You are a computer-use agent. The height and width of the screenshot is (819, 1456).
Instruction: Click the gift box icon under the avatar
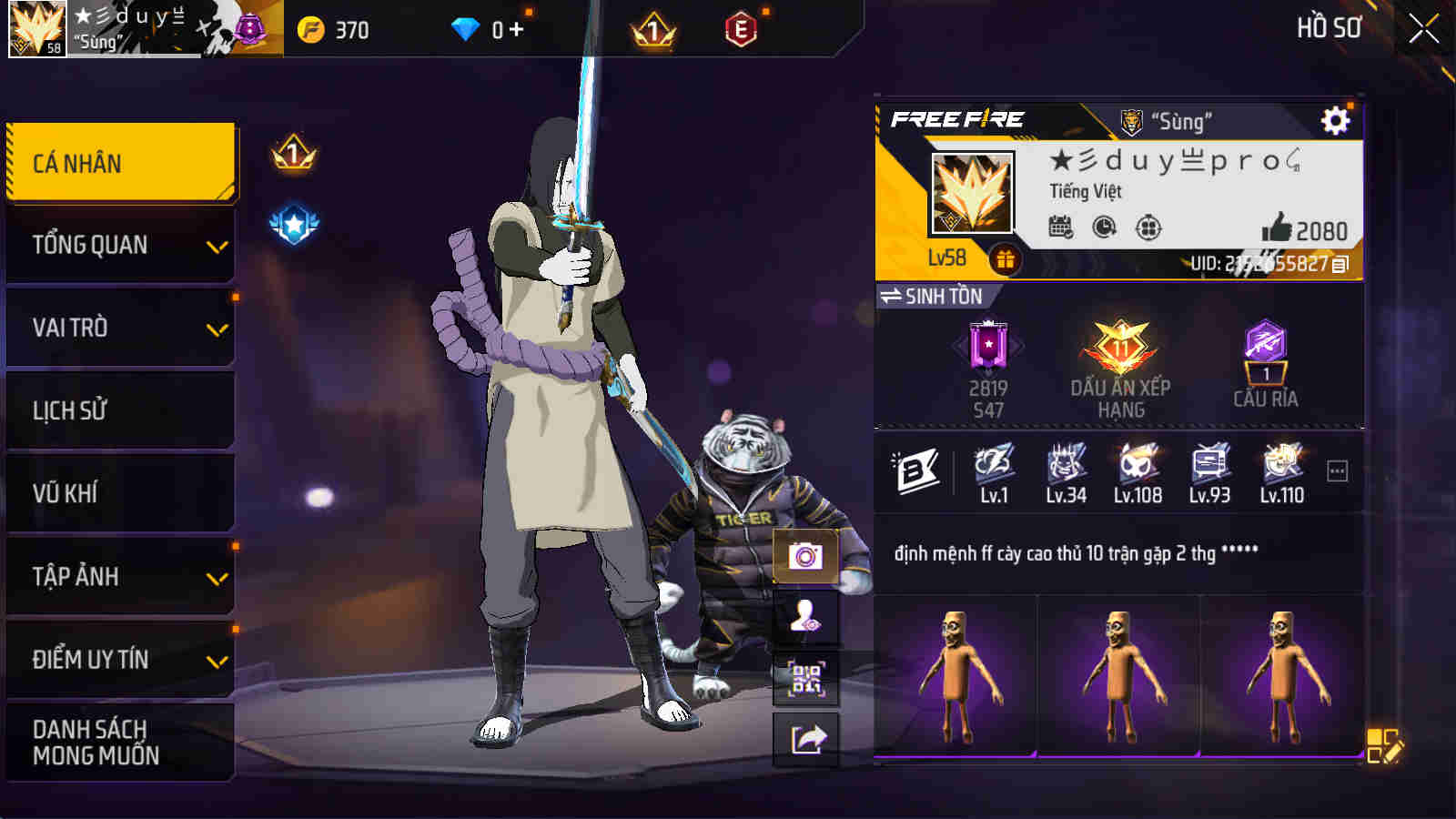(x=1005, y=258)
